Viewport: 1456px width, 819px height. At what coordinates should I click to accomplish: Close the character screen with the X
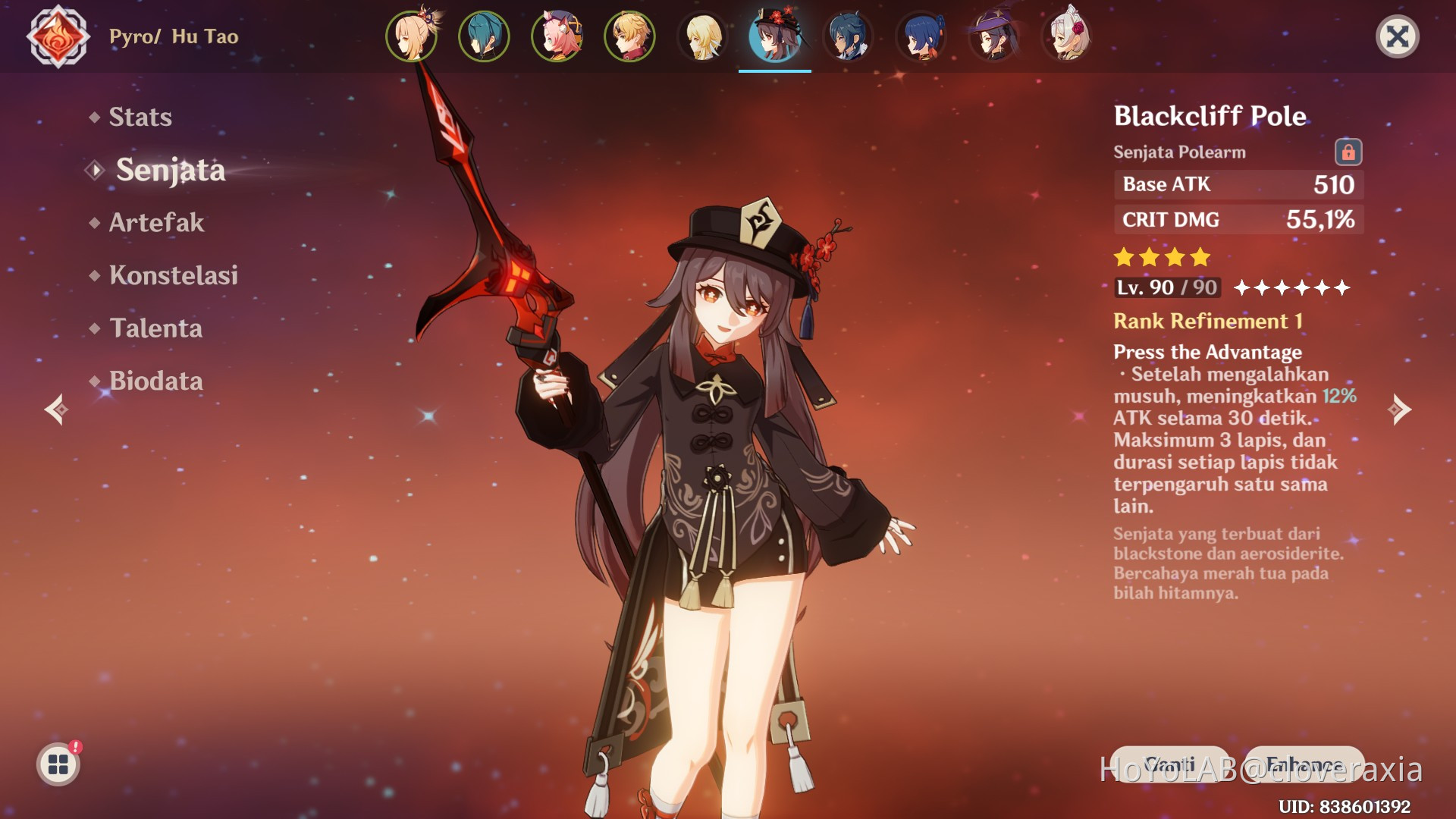pyautogui.click(x=1397, y=36)
